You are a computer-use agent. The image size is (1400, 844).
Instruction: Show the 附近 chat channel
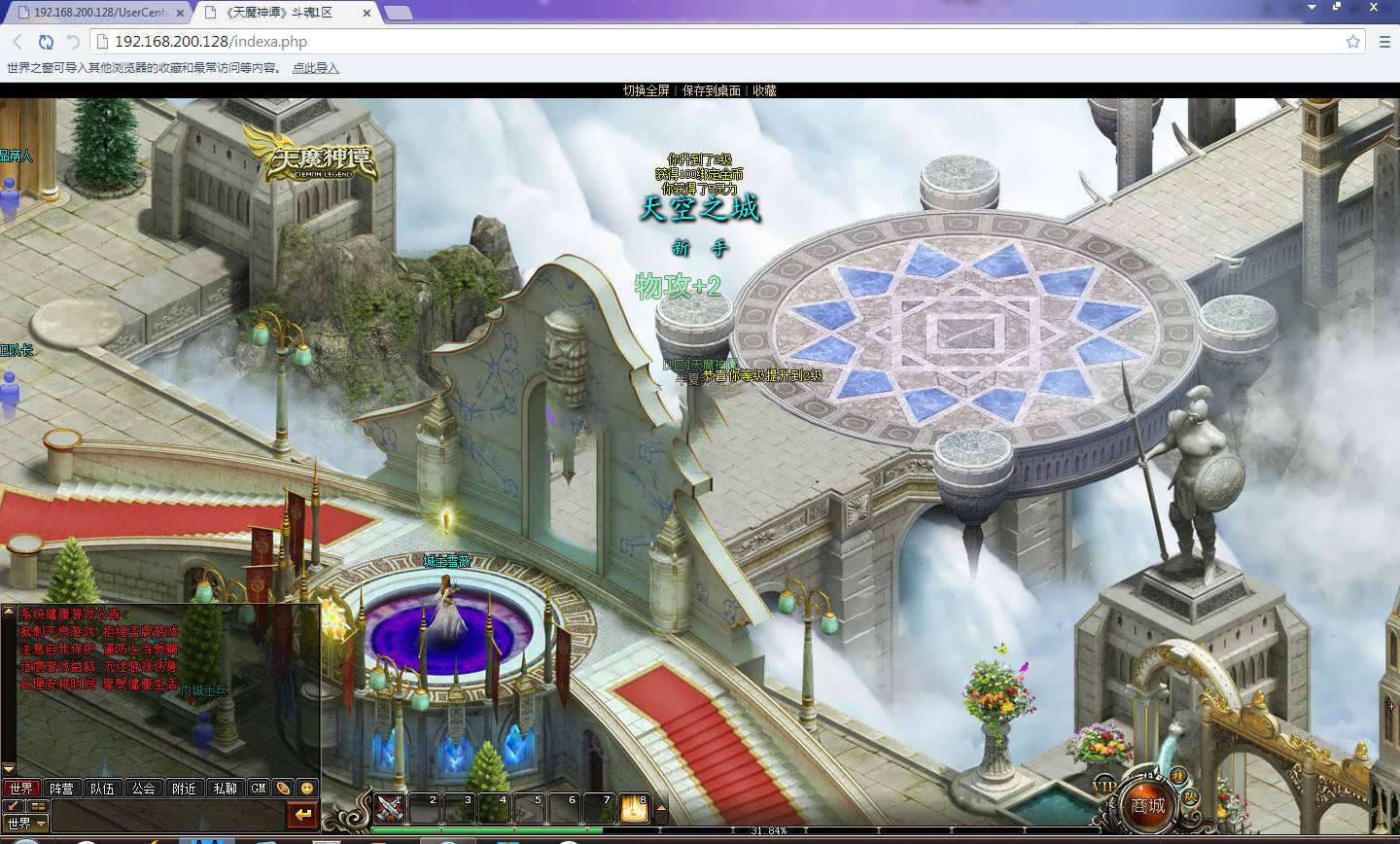tap(184, 789)
